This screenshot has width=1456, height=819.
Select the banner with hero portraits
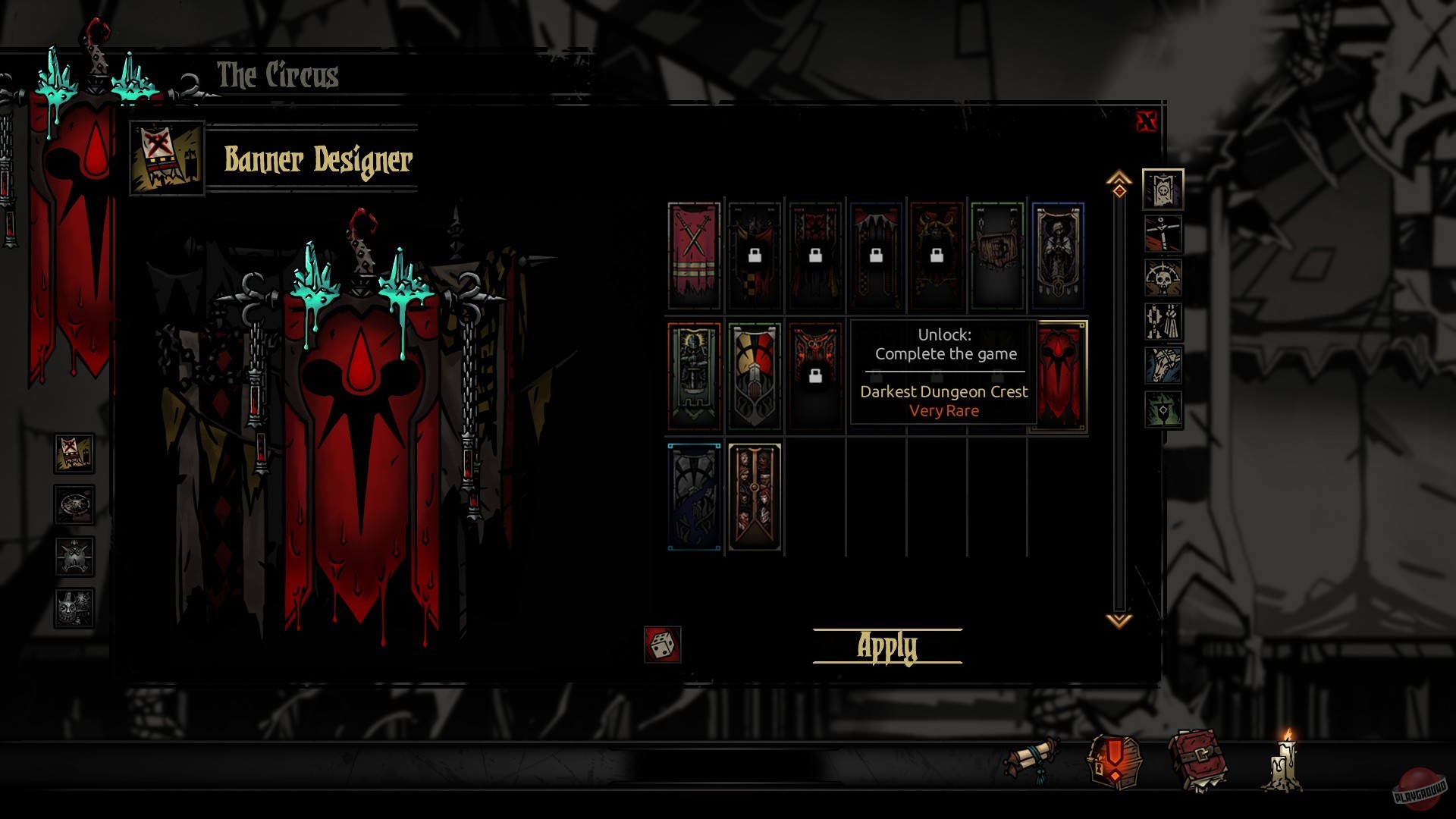(x=755, y=497)
